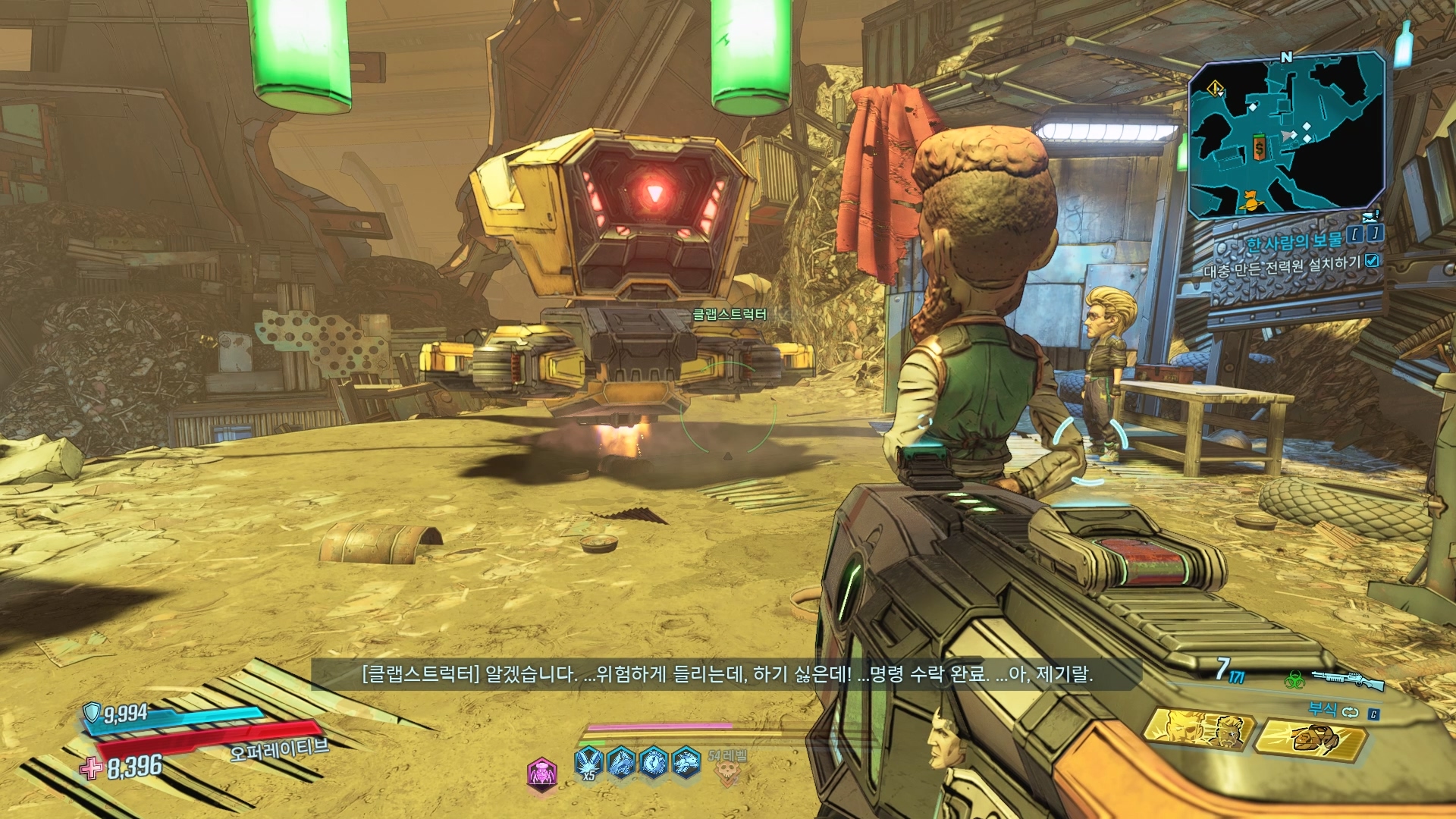Screen dimensions: 1456x819
Task: Open the minimap in the corner
Action: pos(1286,133)
